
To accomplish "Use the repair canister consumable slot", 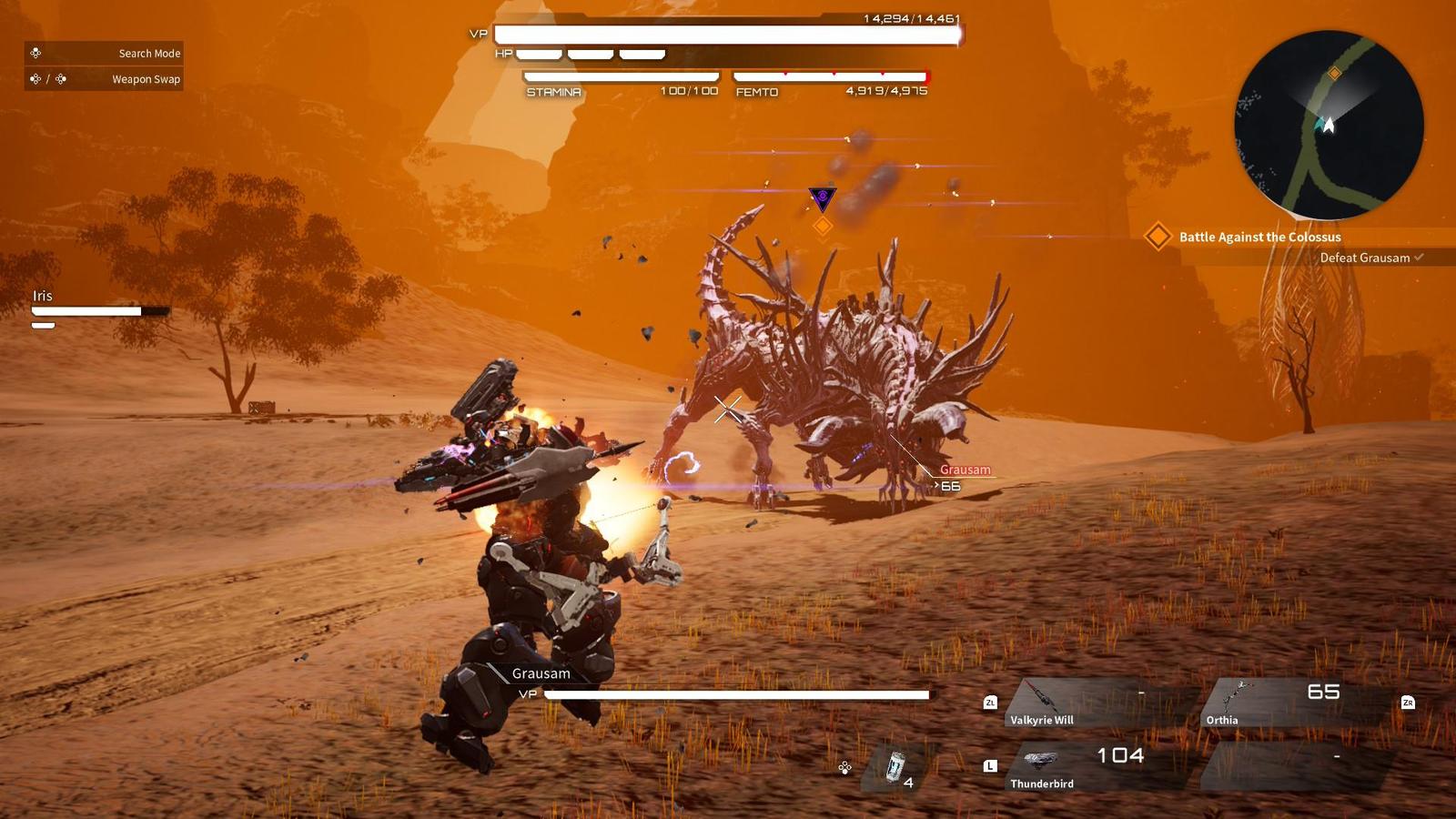I will [897, 767].
